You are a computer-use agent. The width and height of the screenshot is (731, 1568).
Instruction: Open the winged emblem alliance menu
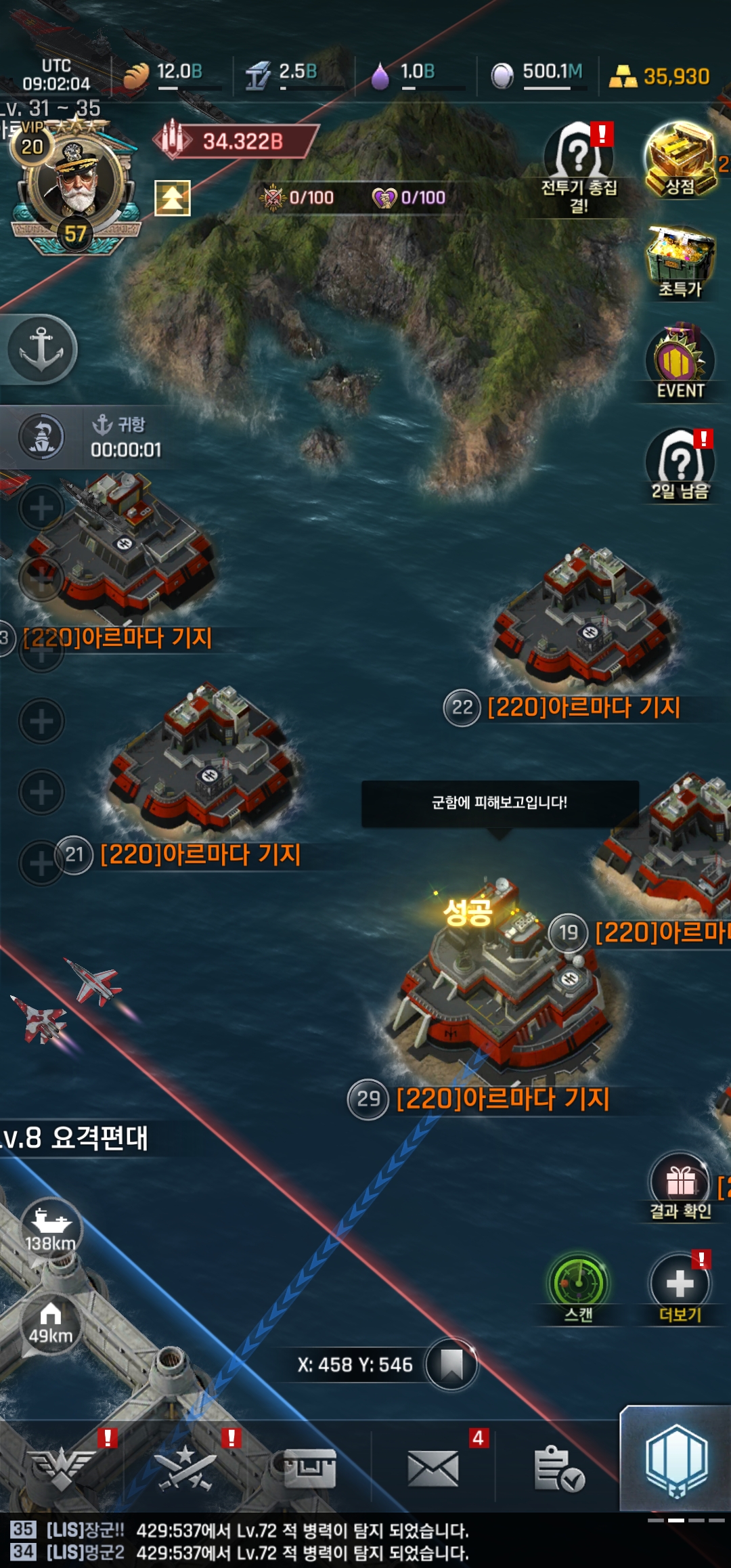tap(62, 1469)
